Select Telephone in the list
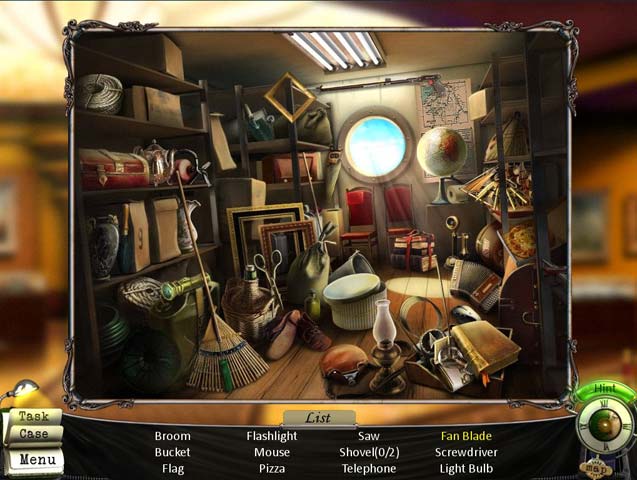Screen dimensions: 637x480 click(369, 468)
